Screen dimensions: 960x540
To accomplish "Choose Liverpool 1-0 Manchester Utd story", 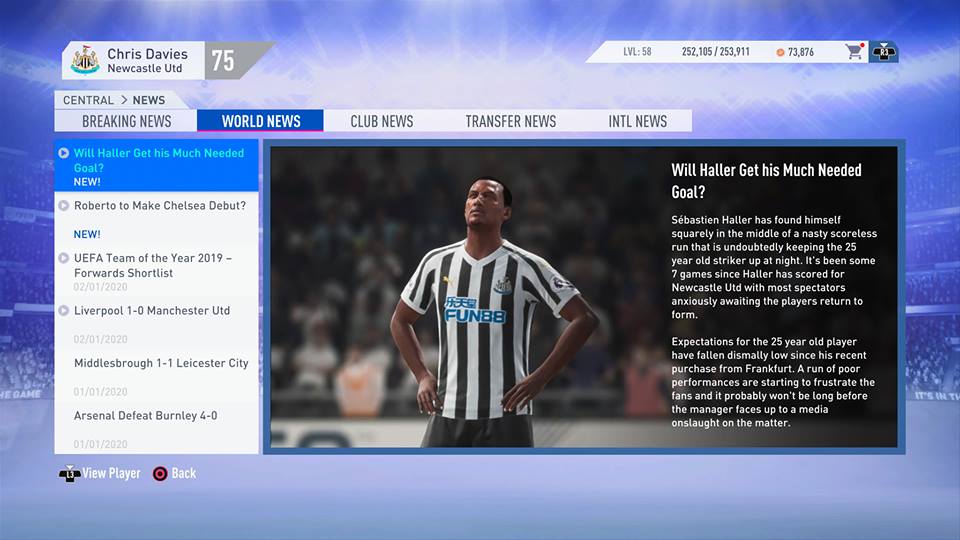I will click(151, 311).
